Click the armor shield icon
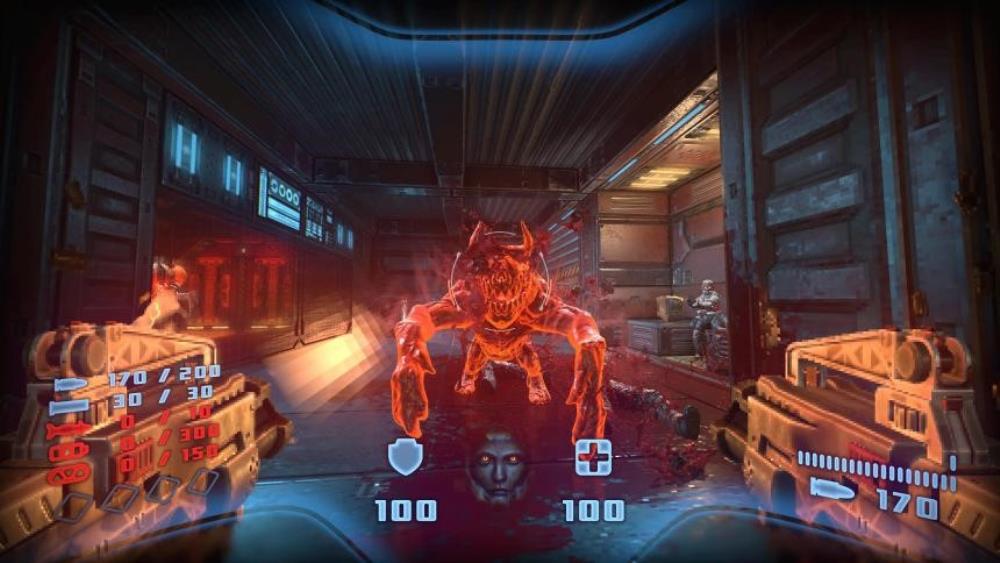 (405, 458)
